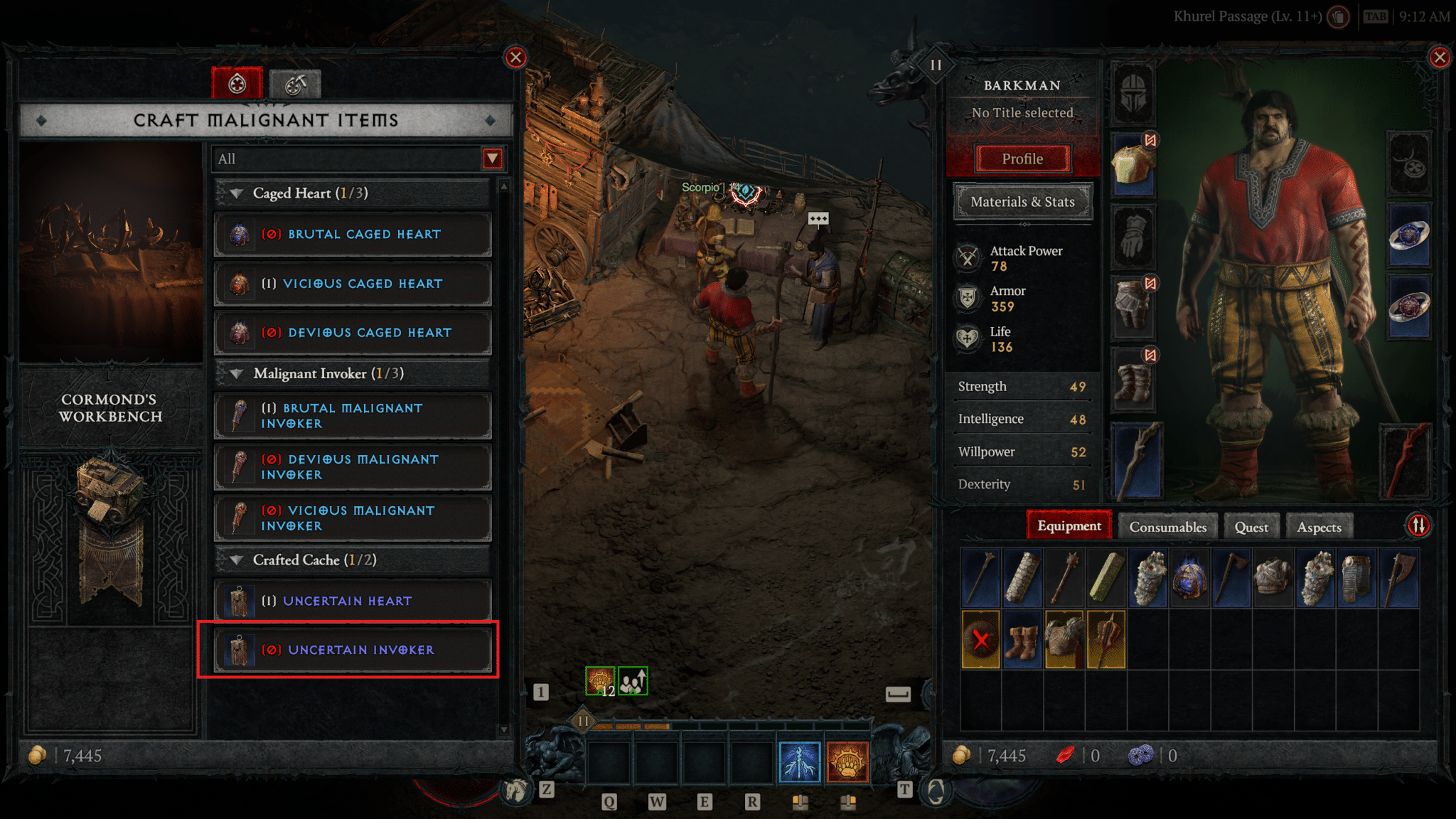Choose the Uncertain Invoker cache recipe
Screen dimensions: 1456x819
point(353,650)
